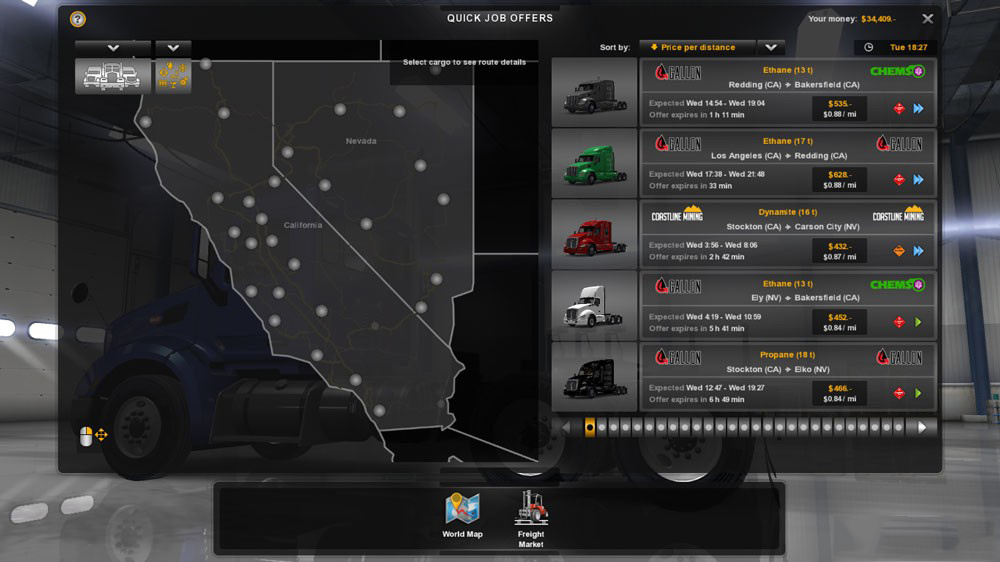
Task: Open the World Map
Action: (x=462, y=515)
